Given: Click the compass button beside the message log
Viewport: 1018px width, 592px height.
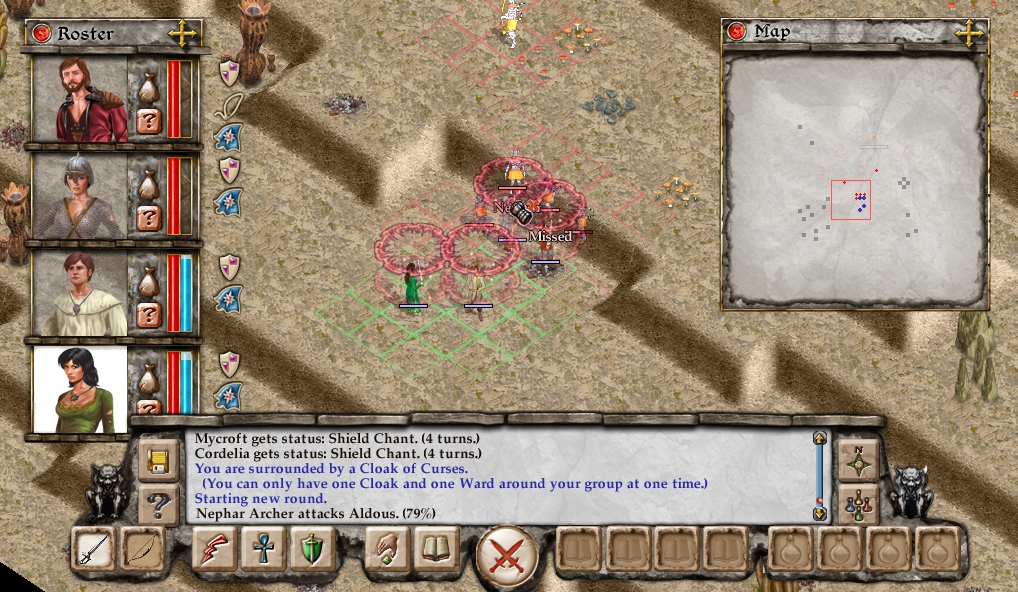Looking at the screenshot, I should (x=858, y=461).
